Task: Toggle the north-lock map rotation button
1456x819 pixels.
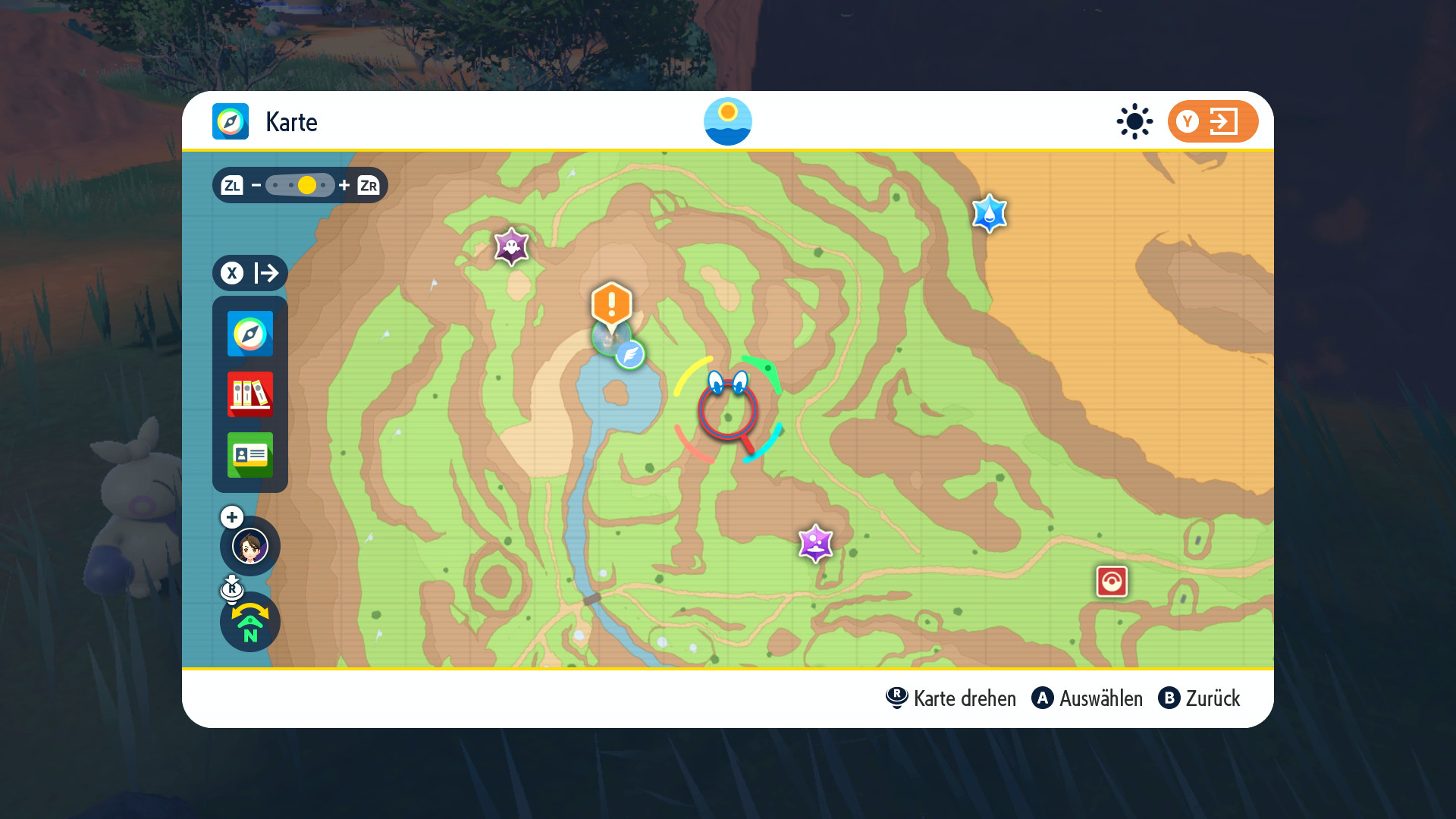Action: coord(250,623)
